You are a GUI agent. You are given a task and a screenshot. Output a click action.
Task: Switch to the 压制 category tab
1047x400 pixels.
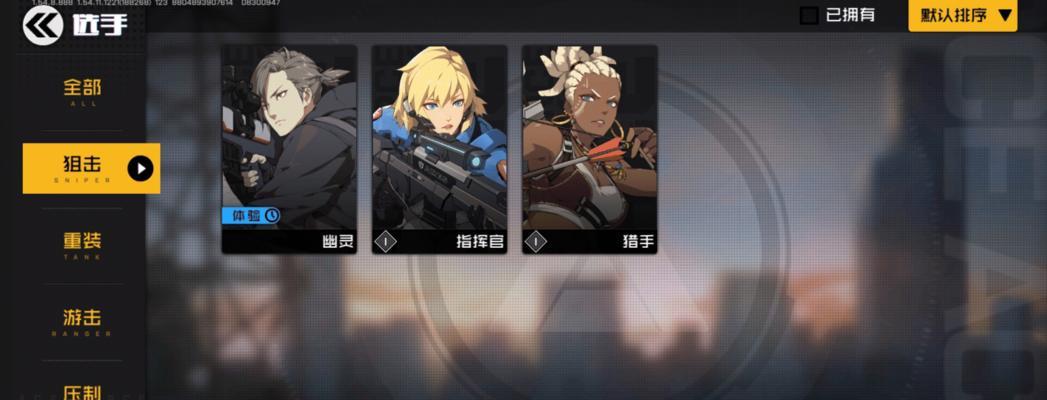pyautogui.click(x=82, y=391)
